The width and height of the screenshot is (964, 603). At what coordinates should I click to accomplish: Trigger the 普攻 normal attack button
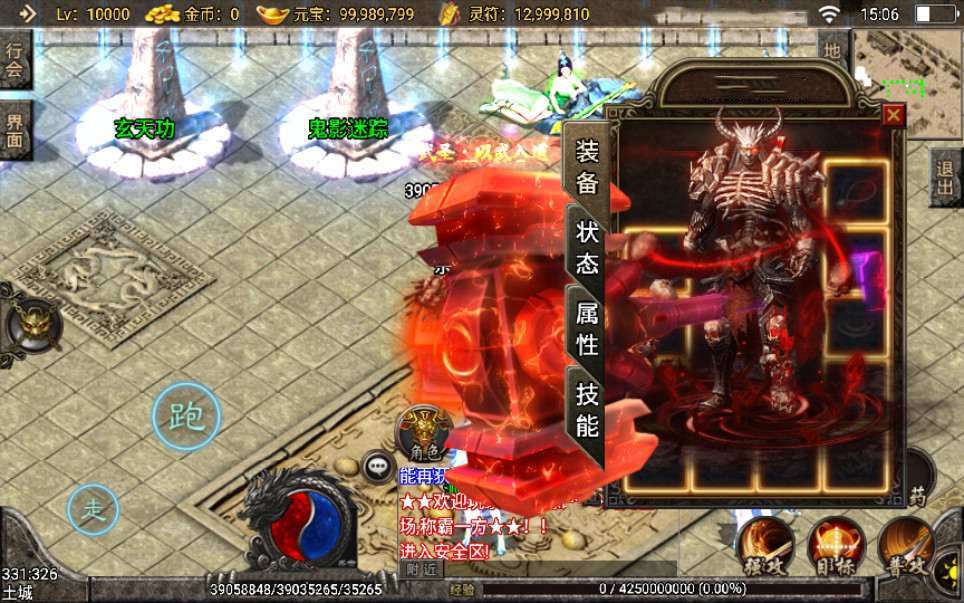click(x=906, y=546)
